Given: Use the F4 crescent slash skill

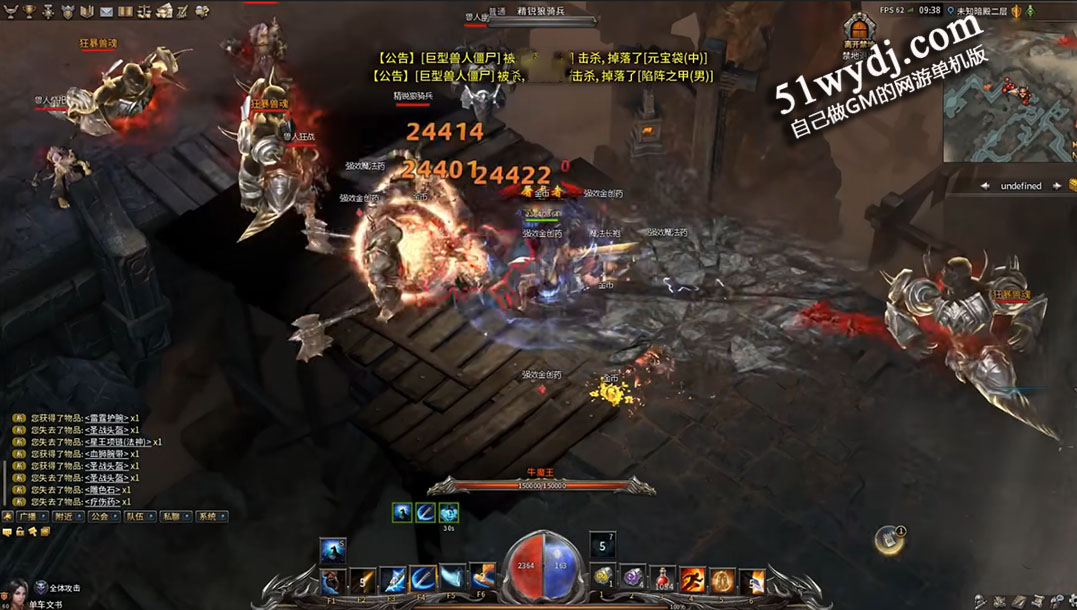Looking at the screenshot, I should pos(423,579).
